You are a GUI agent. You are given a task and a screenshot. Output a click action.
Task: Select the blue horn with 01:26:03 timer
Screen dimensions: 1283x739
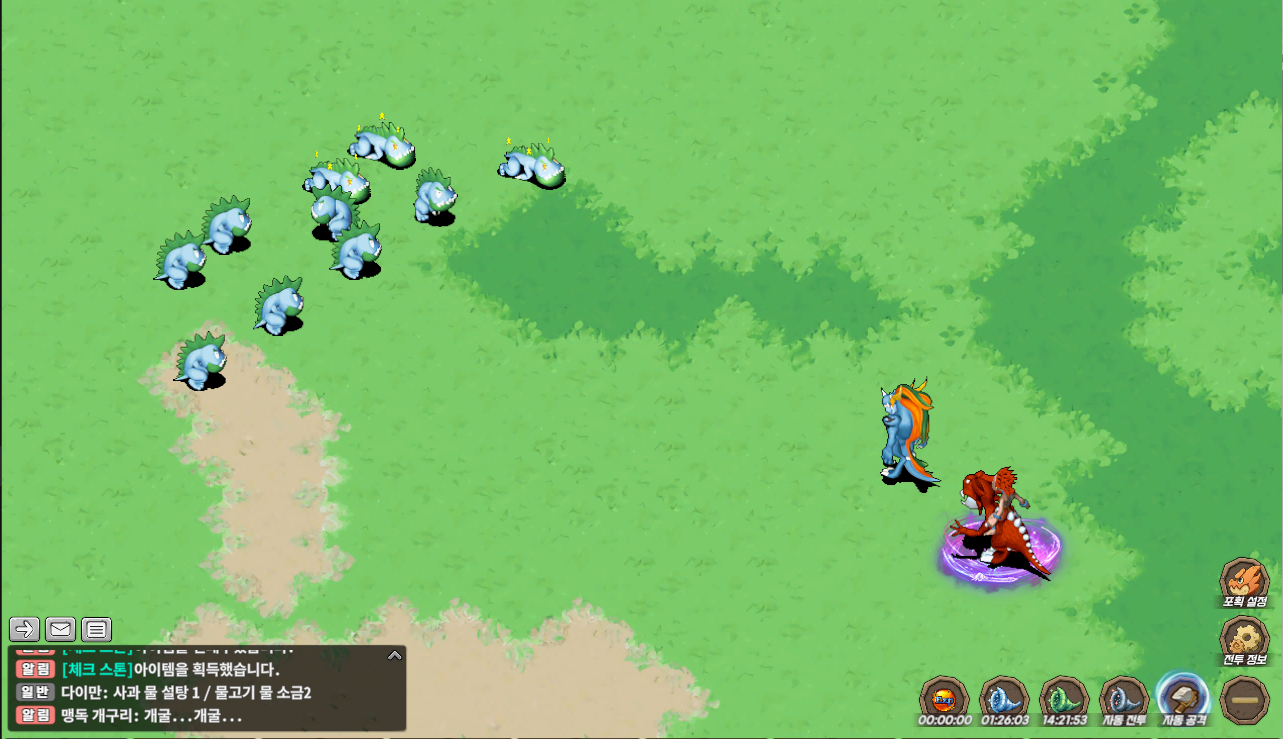click(x=1004, y=698)
